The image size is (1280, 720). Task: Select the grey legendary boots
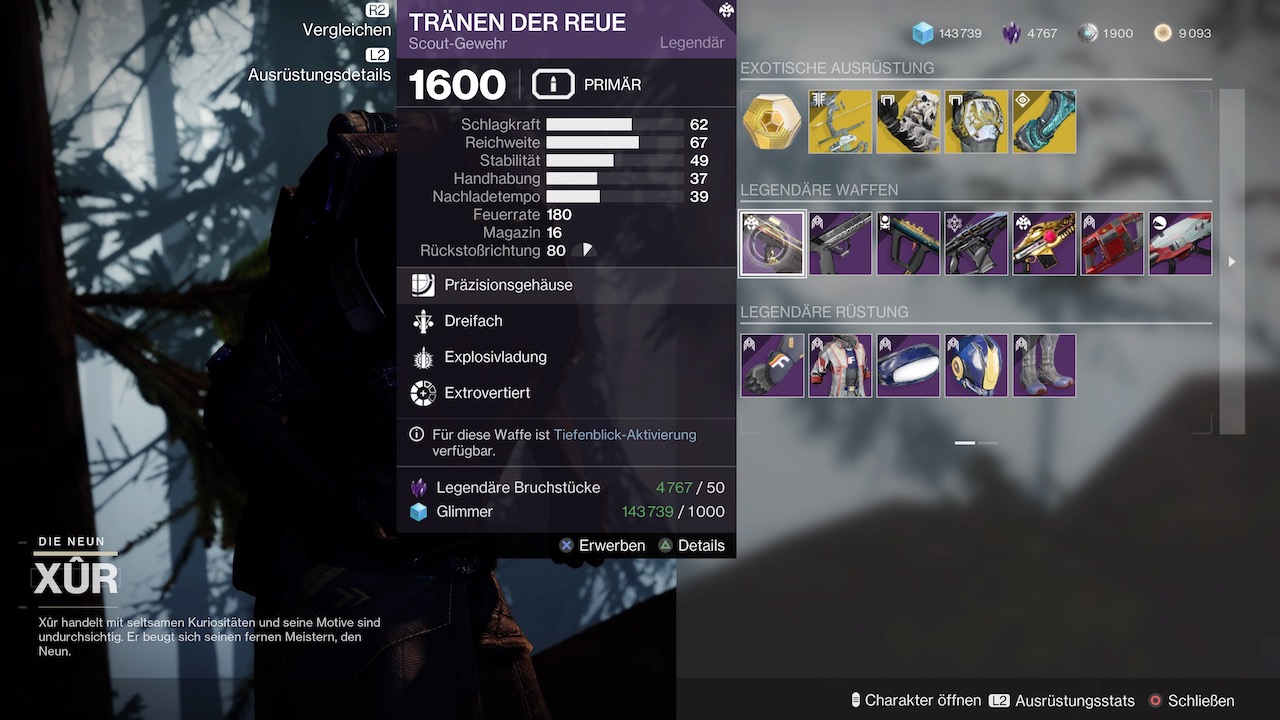(1044, 365)
